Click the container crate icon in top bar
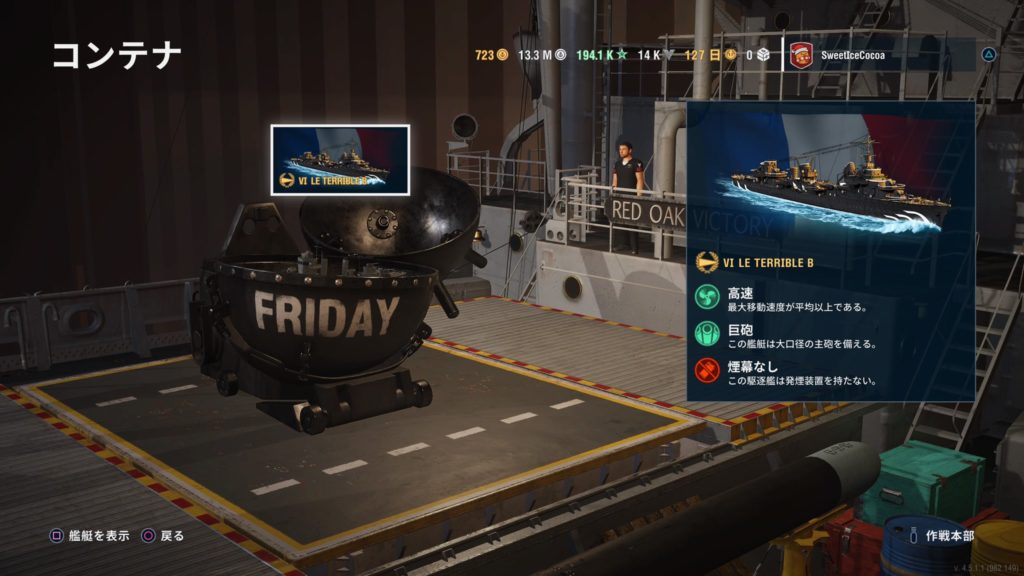This screenshot has width=1024, height=576. (763, 55)
